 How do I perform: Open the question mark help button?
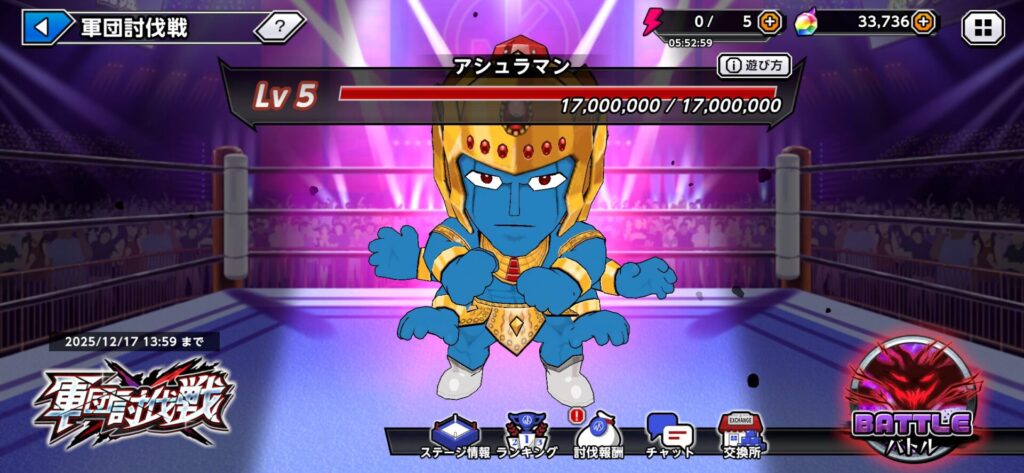pos(279,27)
